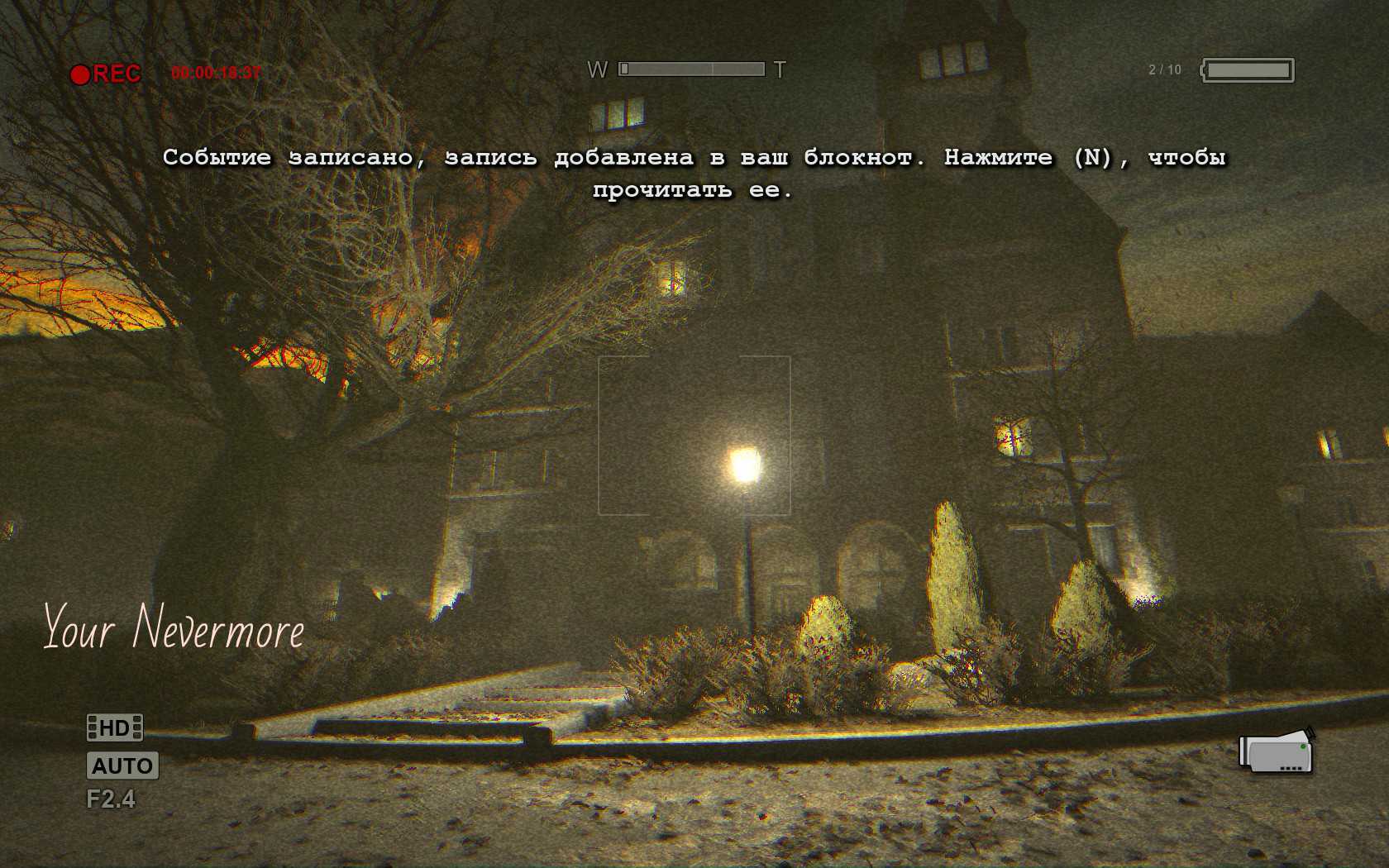Click the W–T zoom bar
This screenshot has width=1389, height=868.
691,69
